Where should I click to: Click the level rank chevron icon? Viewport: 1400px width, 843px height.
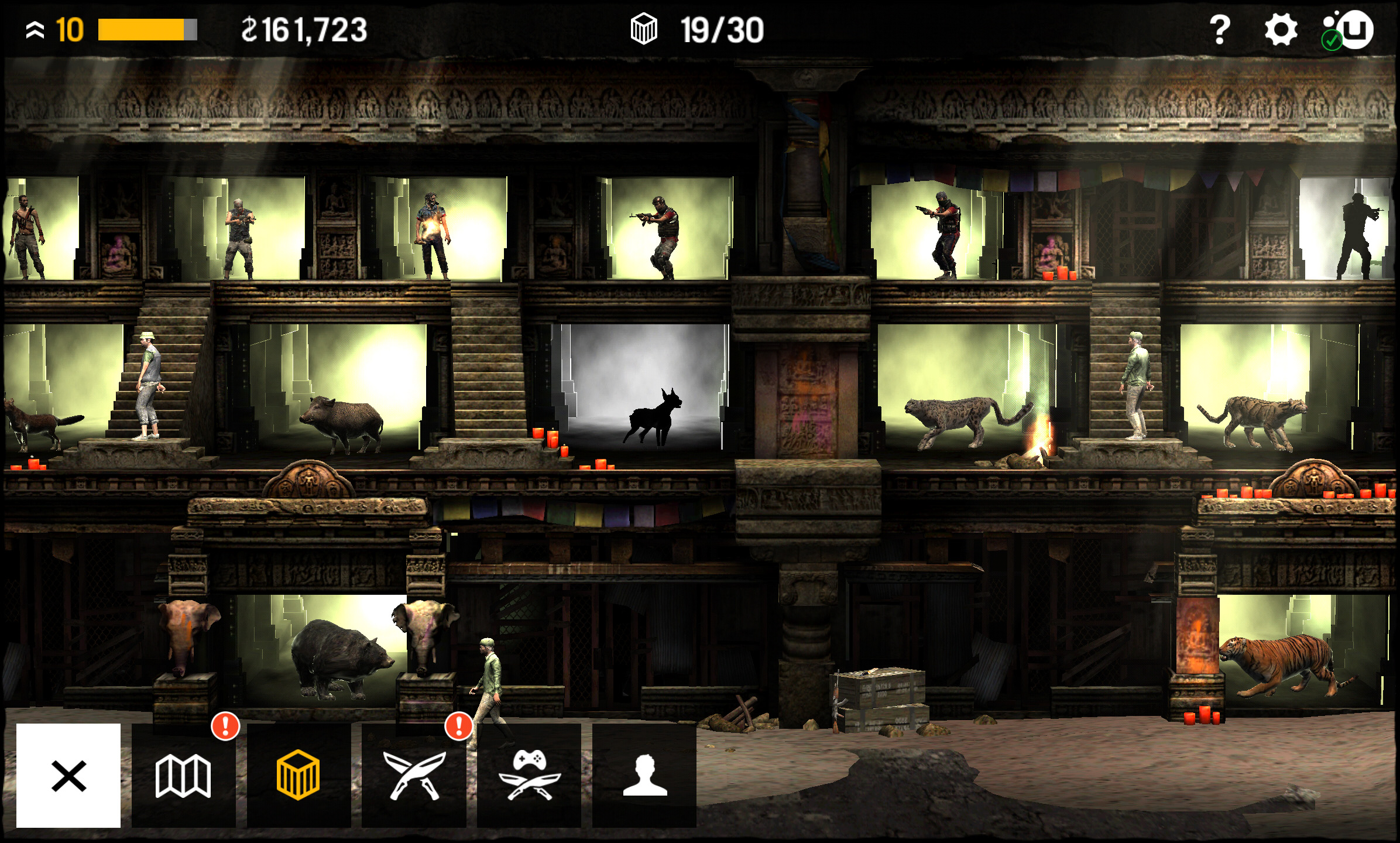(x=35, y=30)
